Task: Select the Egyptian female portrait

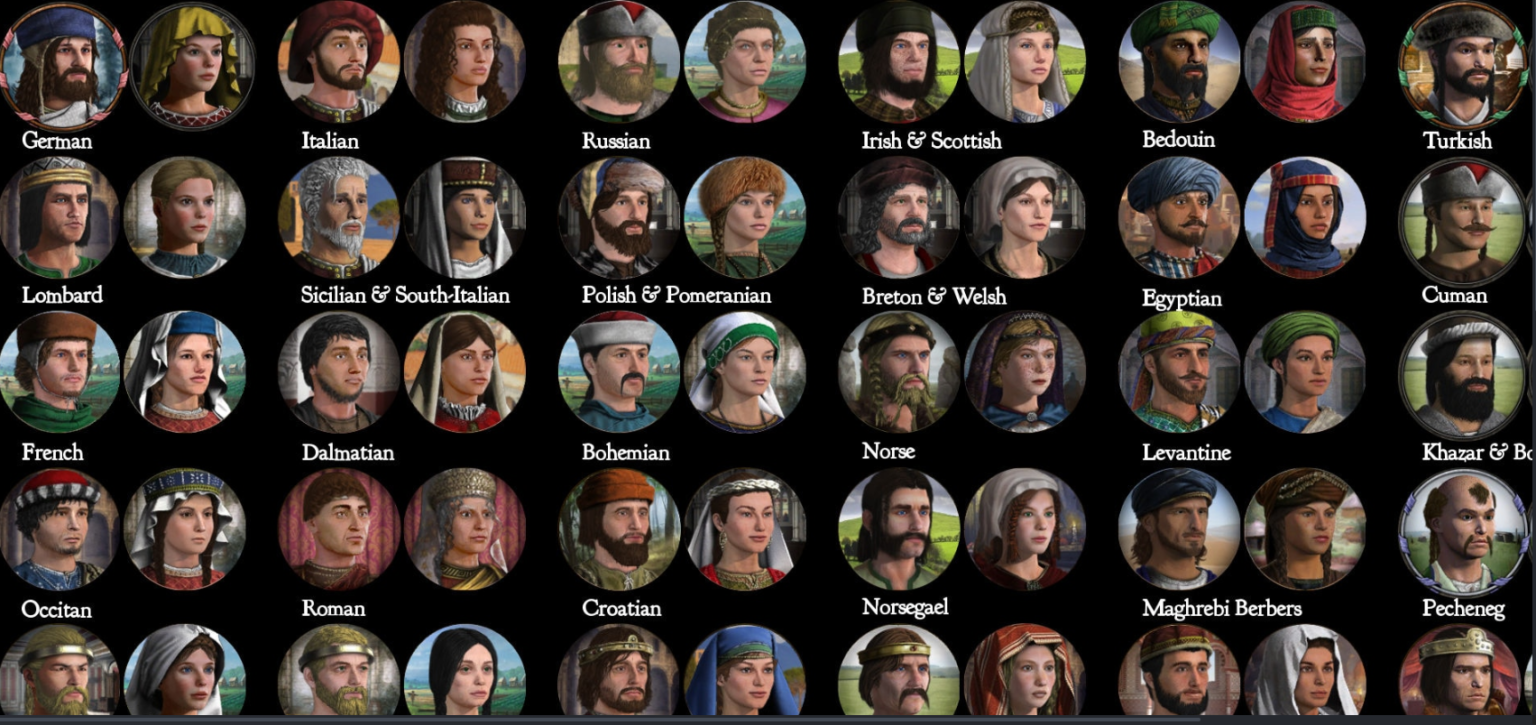Action: (1308, 218)
